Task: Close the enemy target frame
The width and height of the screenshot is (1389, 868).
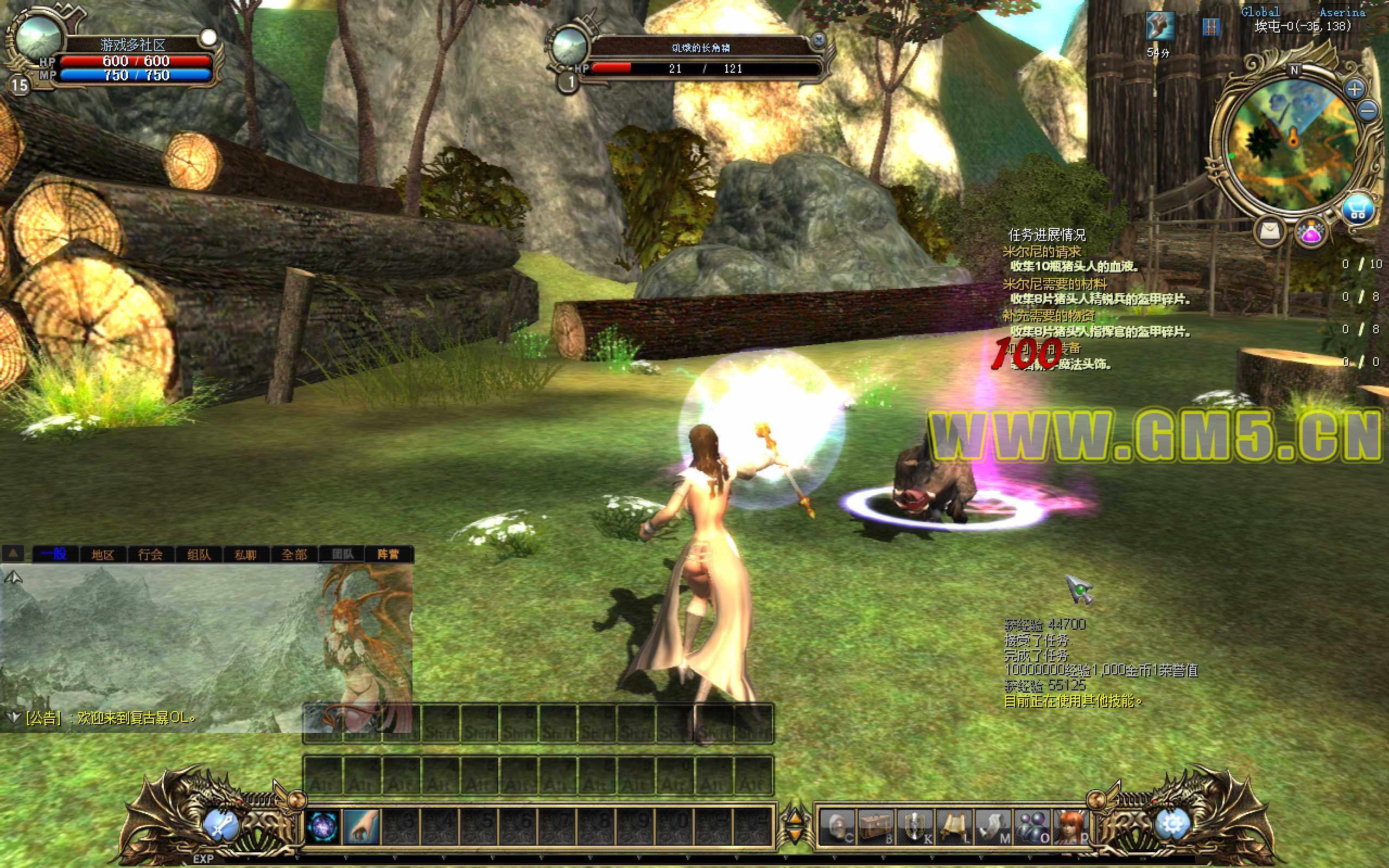Action: tap(819, 40)
